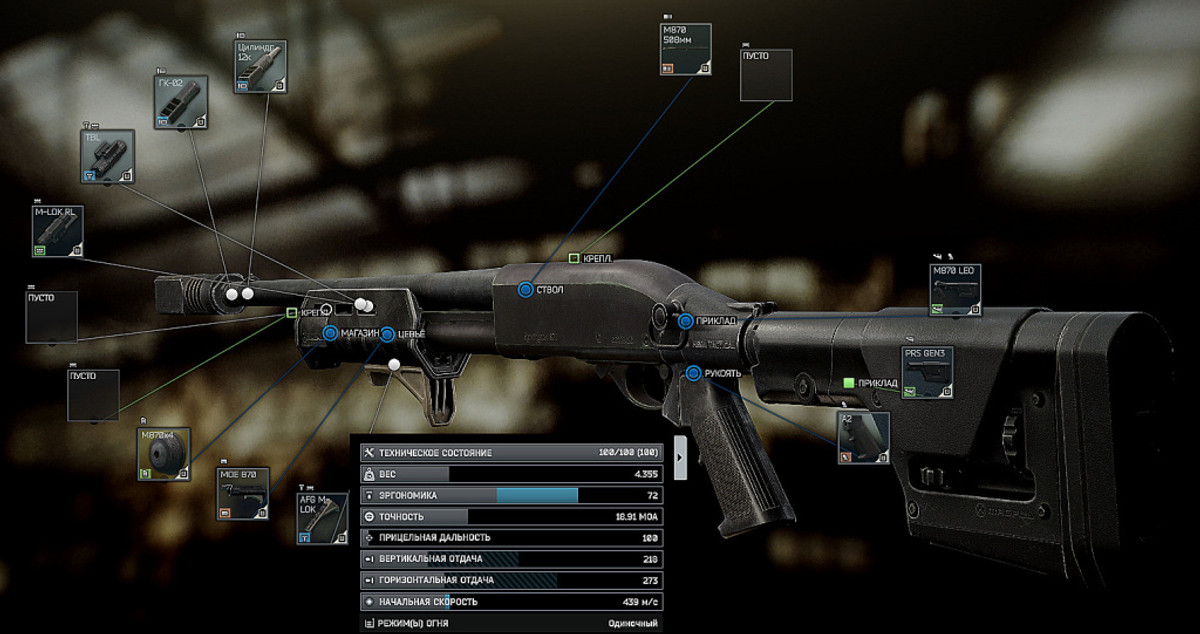Select the MOE 870 forend slot
The height and width of the screenshot is (634, 1200).
(x=243, y=493)
